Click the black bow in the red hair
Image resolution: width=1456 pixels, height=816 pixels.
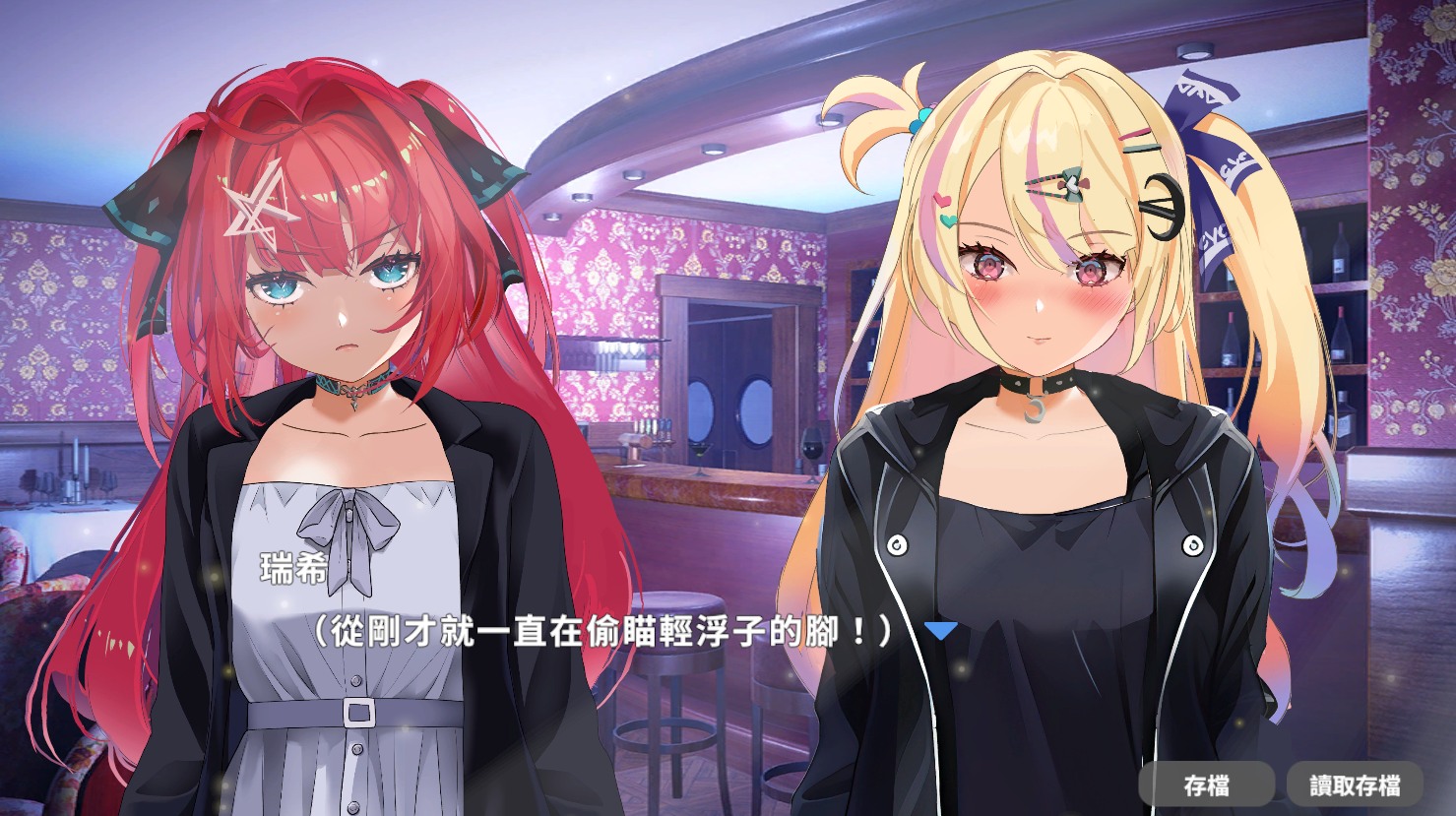(x=156, y=197)
